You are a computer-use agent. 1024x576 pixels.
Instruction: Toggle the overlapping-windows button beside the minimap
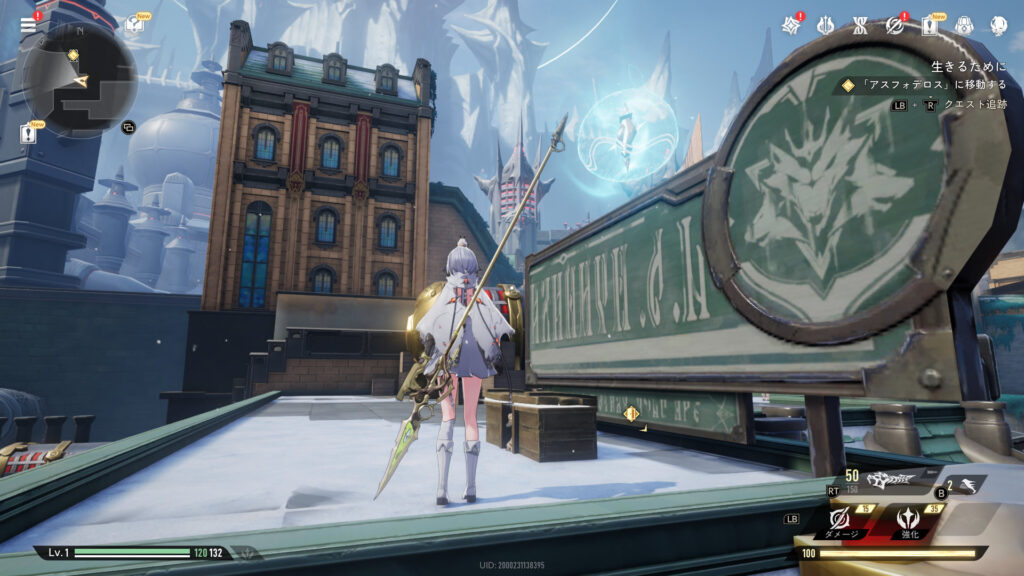coord(128,127)
